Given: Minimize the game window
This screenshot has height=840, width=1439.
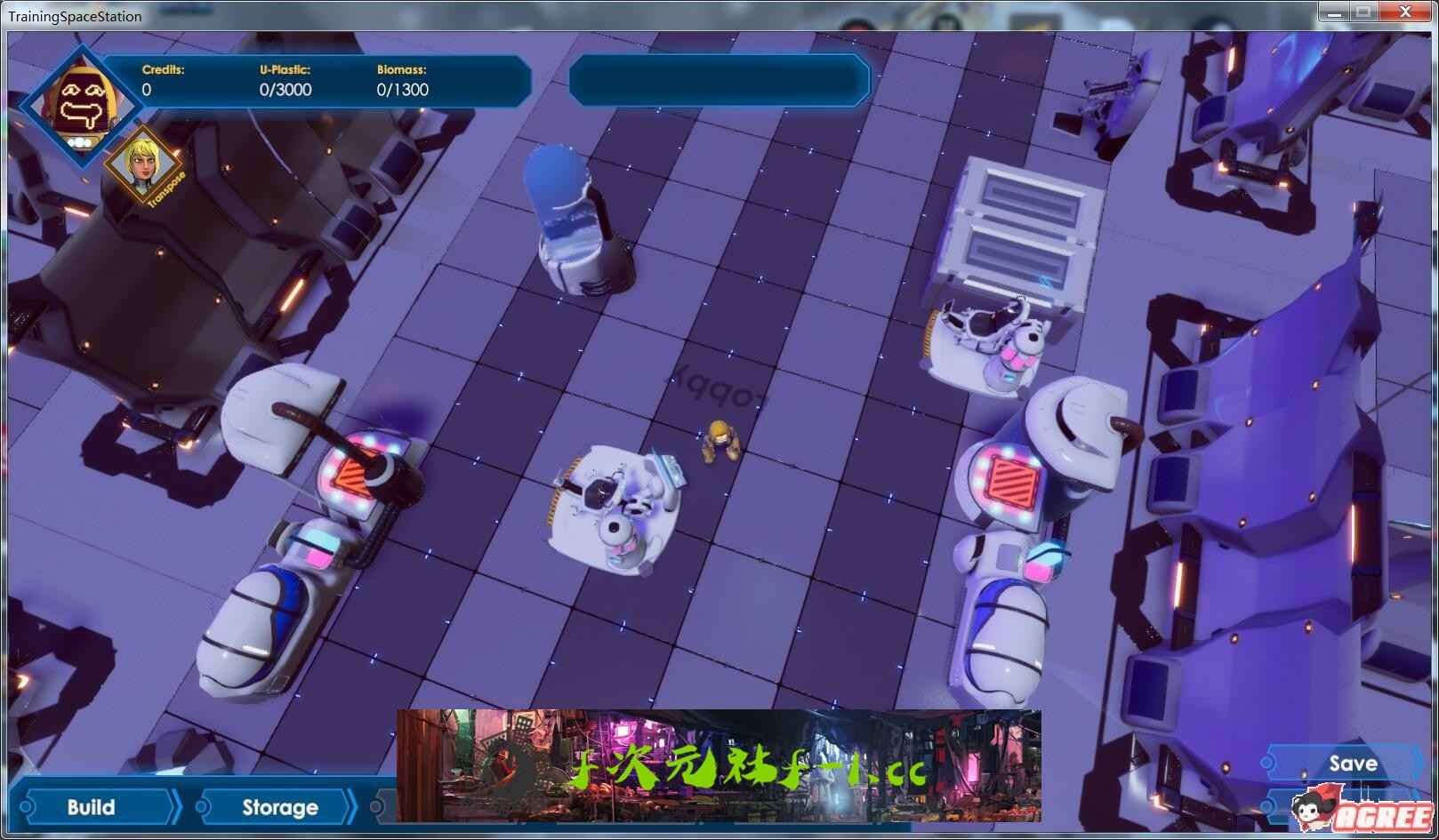Looking at the screenshot, I should click(x=1332, y=12).
